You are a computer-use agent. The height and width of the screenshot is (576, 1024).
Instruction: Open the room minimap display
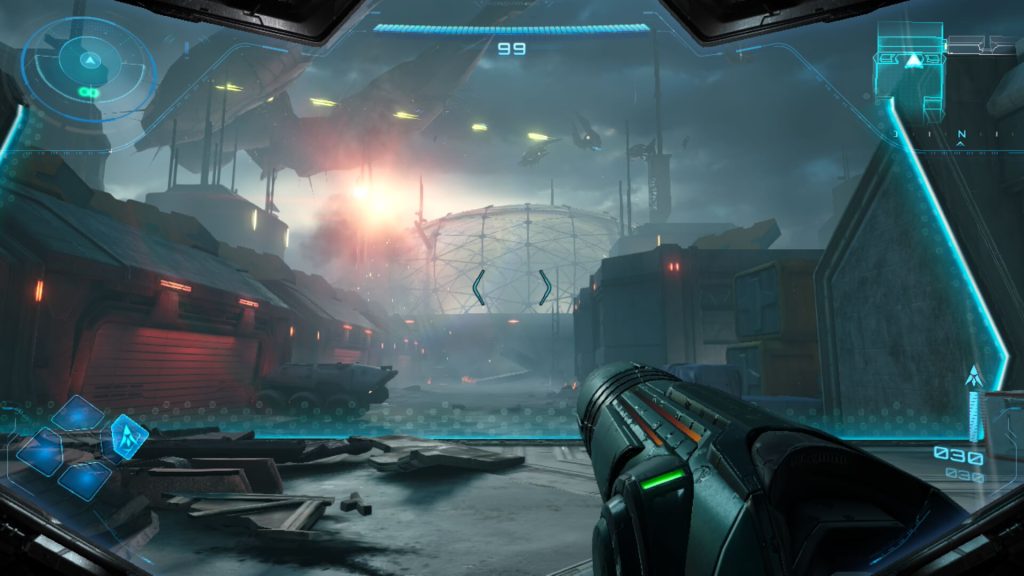tap(912, 62)
